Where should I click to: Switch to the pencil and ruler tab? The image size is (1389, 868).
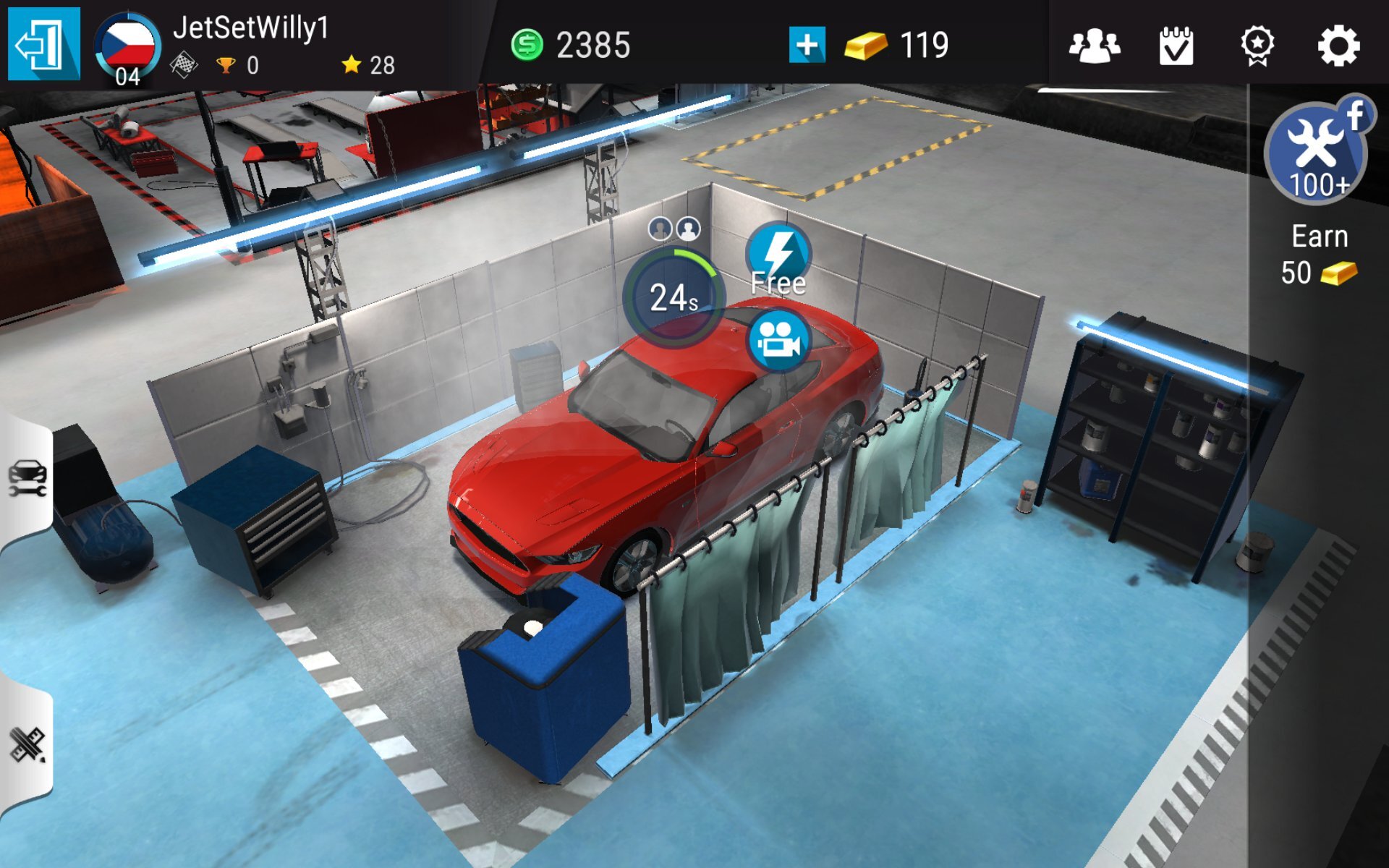click(27, 745)
